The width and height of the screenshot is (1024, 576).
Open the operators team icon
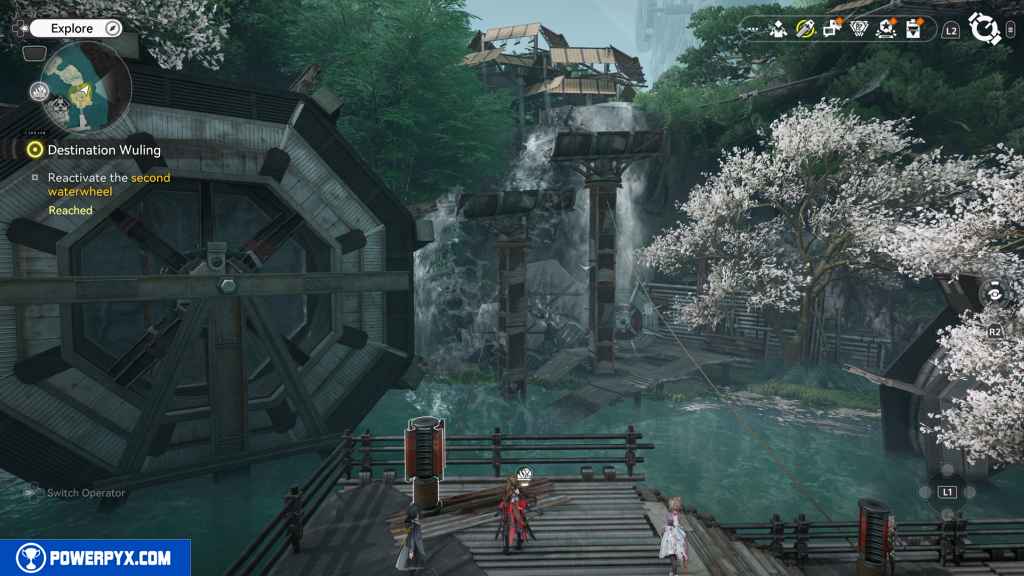[x=778, y=30]
